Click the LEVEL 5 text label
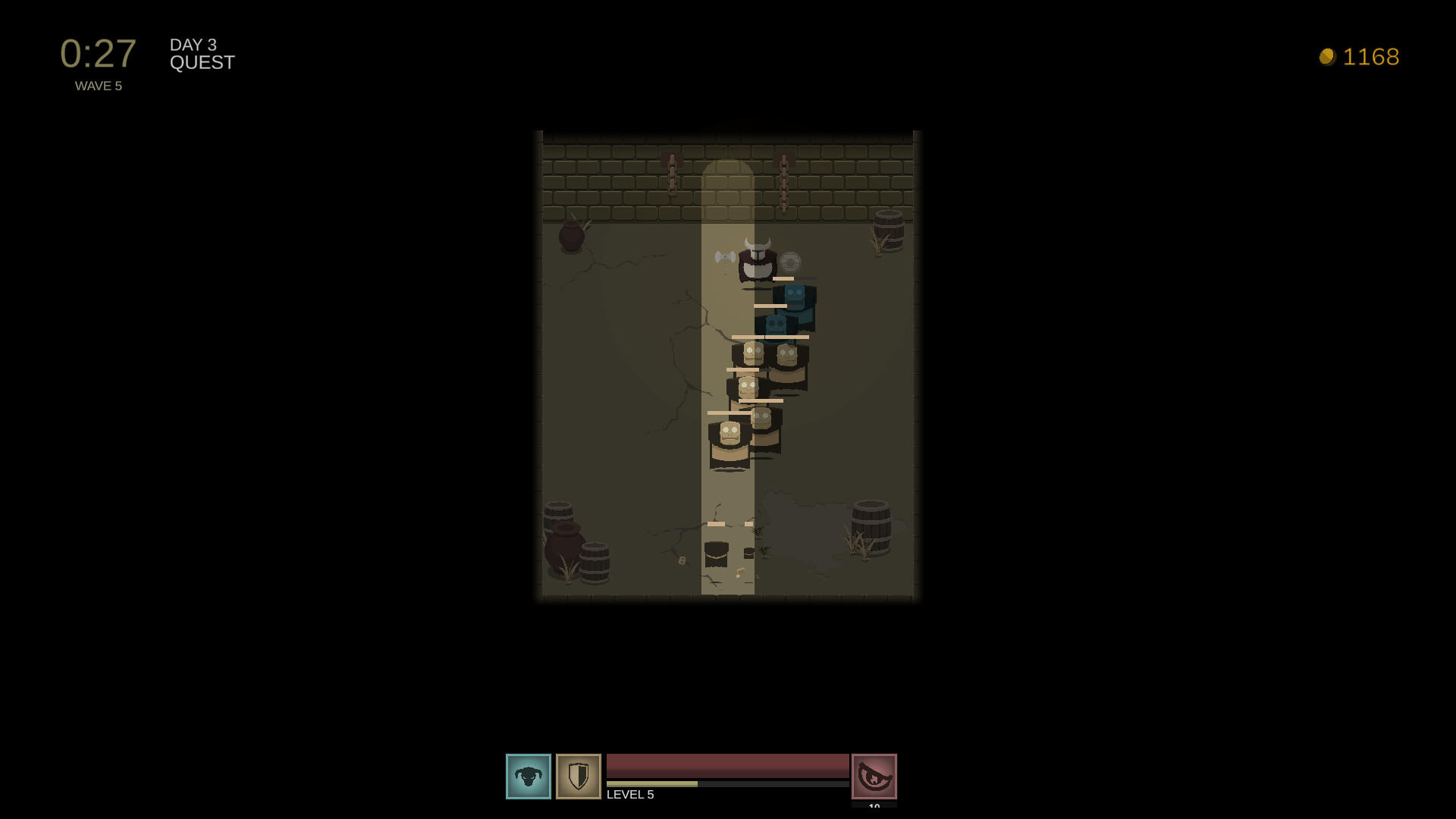 click(x=629, y=795)
